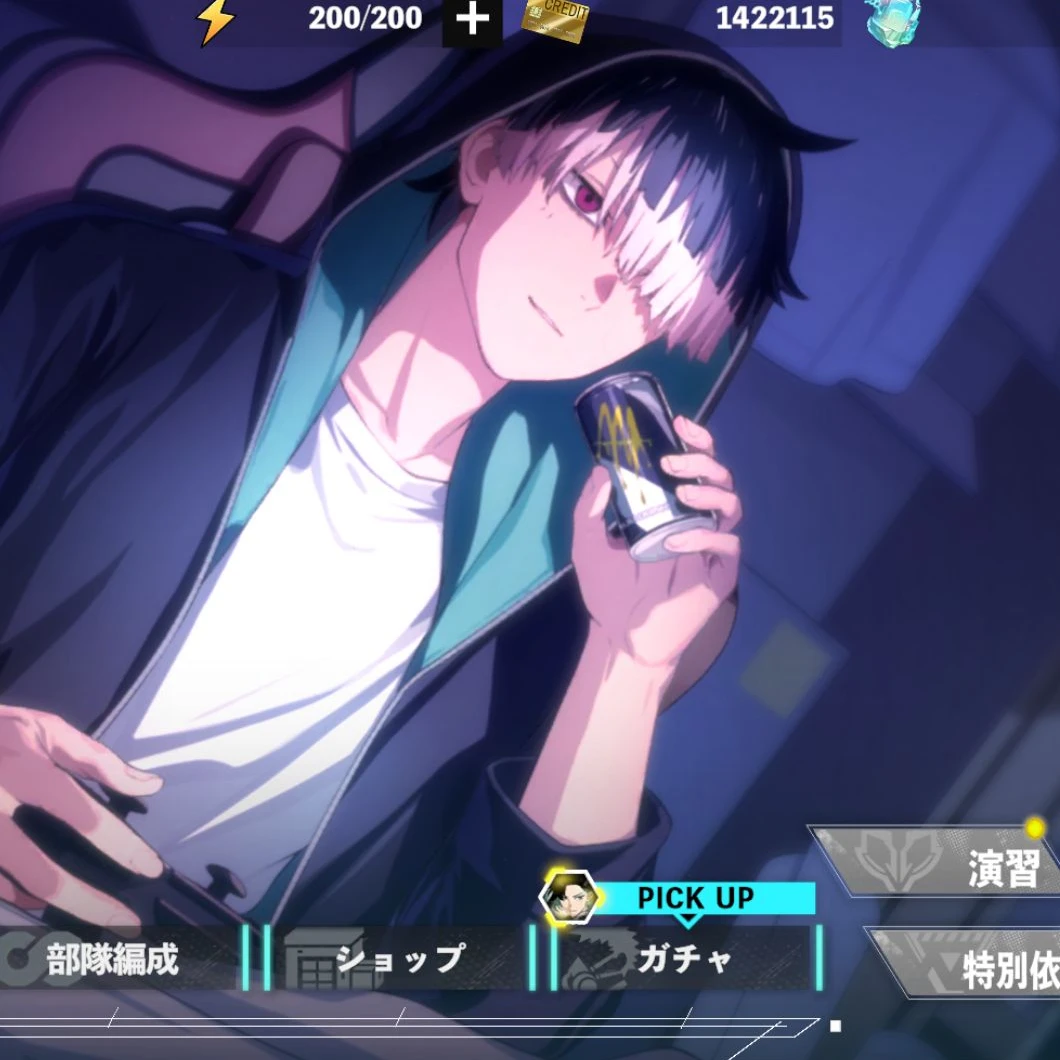Screen dimensions: 1060x1060
Task: Open the ショップ shop menu
Action: click(400, 958)
